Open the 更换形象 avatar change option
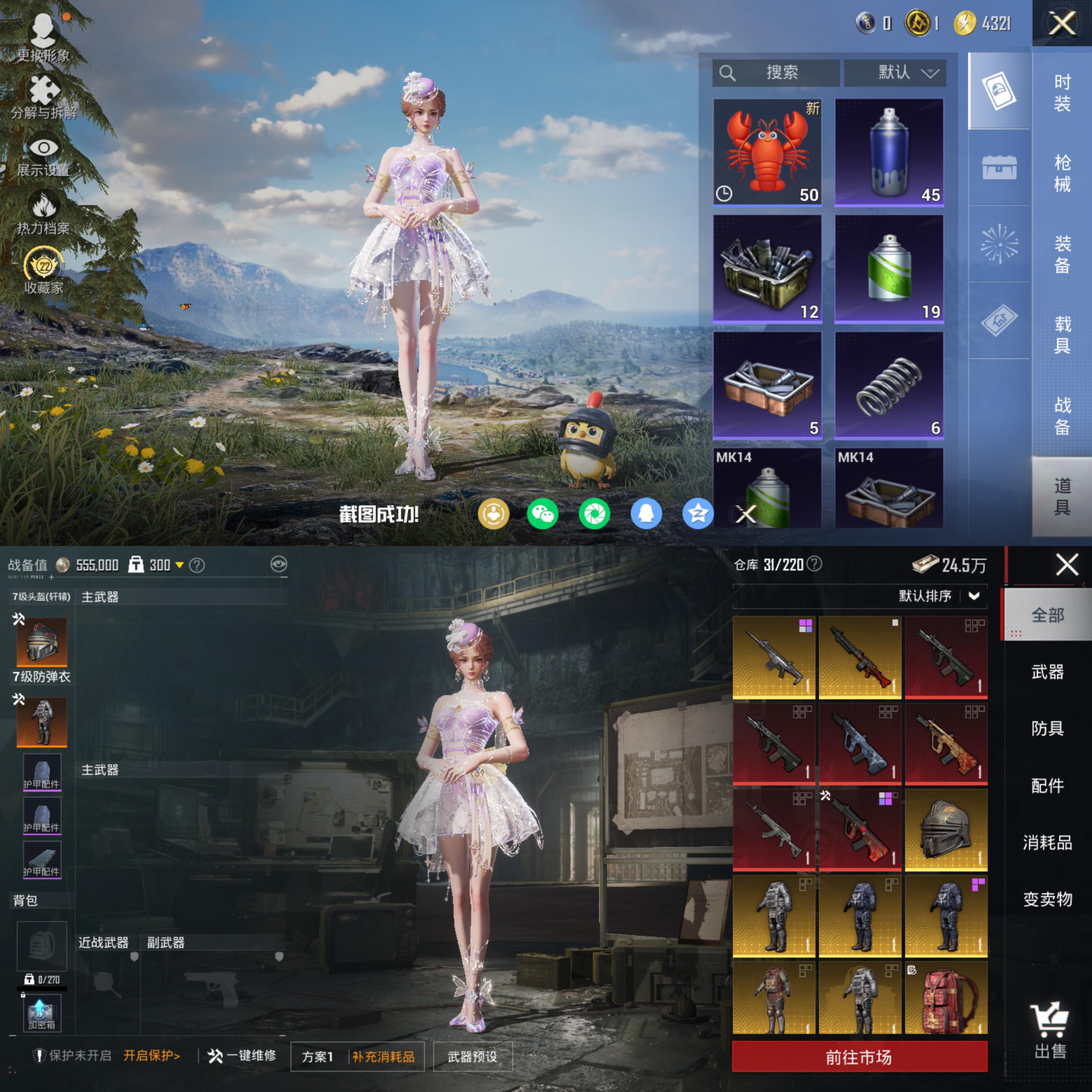 (x=43, y=37)
